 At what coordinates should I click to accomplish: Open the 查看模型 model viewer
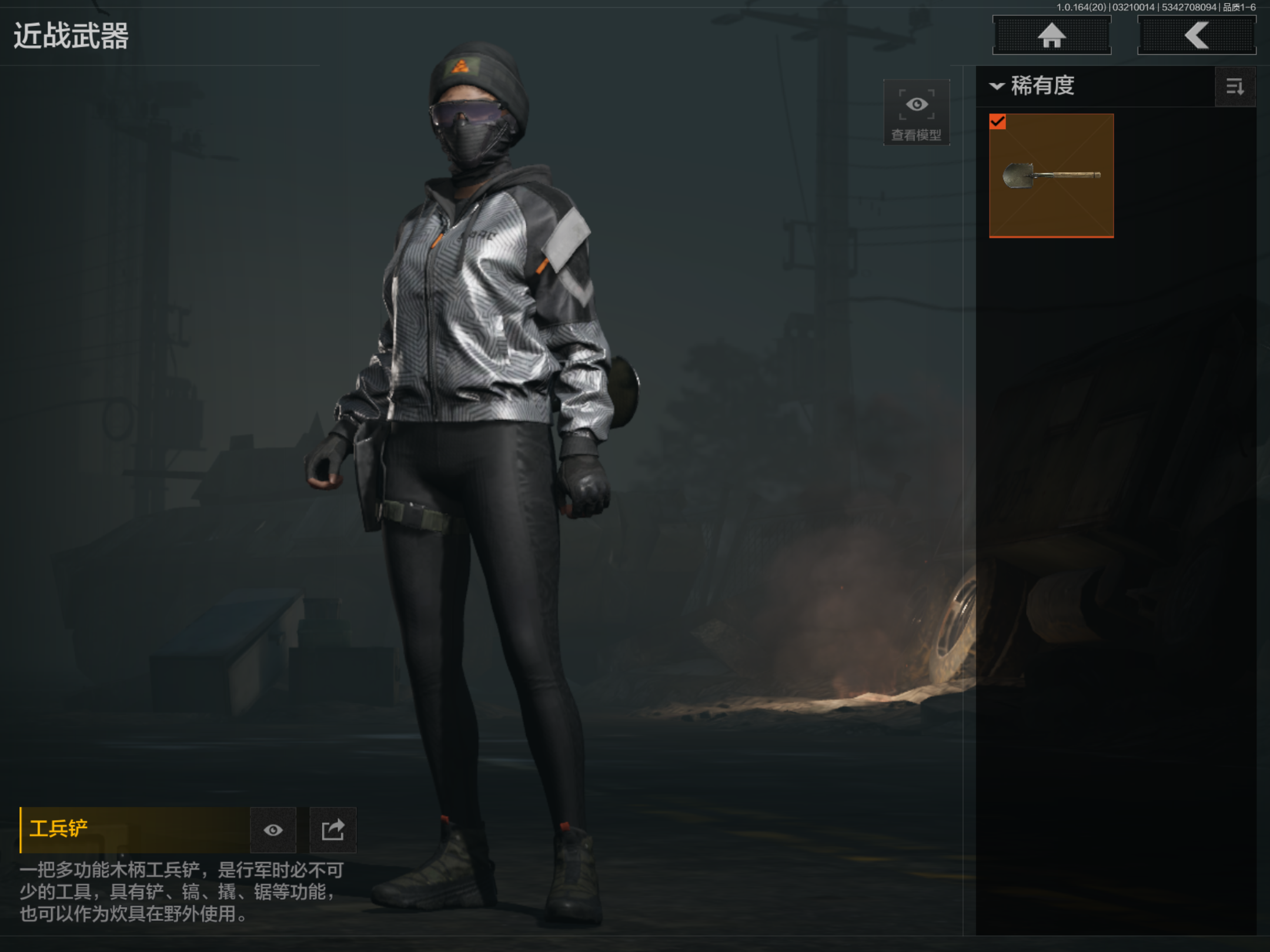pyautogui.click(x=916, y=113)
